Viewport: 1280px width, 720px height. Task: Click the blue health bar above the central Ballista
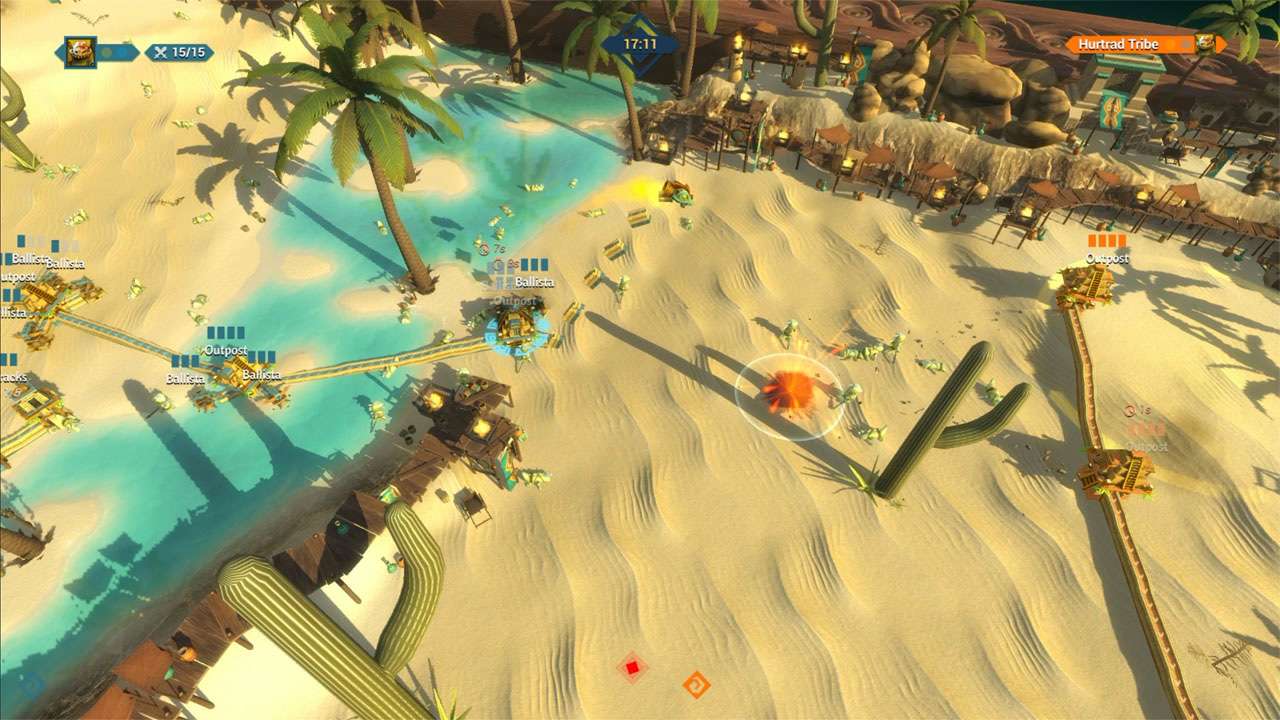(534, 265)
